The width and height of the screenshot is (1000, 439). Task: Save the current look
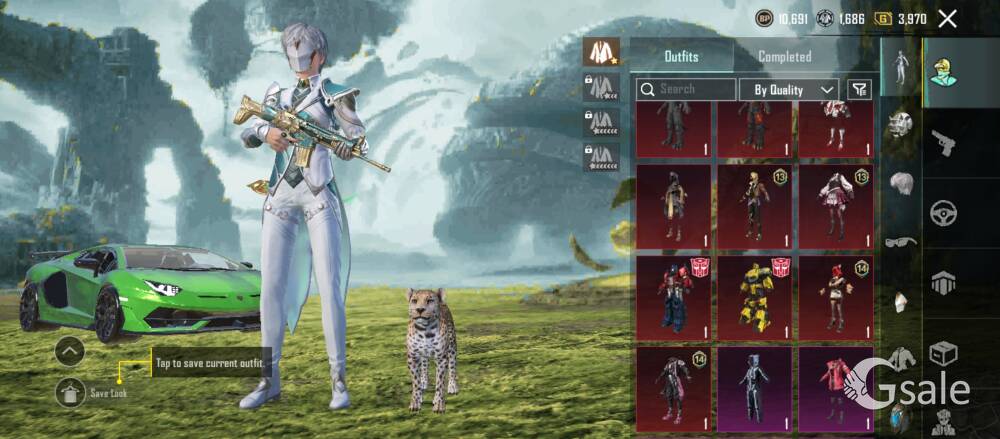click(x=70, y=393)
